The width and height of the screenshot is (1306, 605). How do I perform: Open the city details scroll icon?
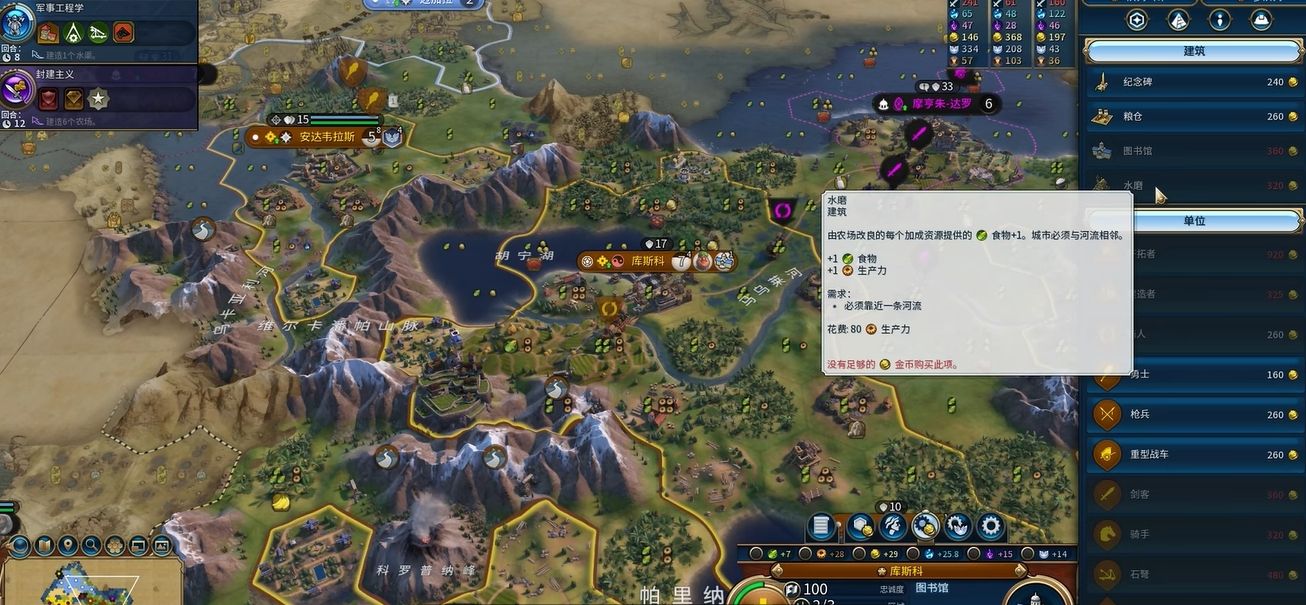click(x=823, y=525)
